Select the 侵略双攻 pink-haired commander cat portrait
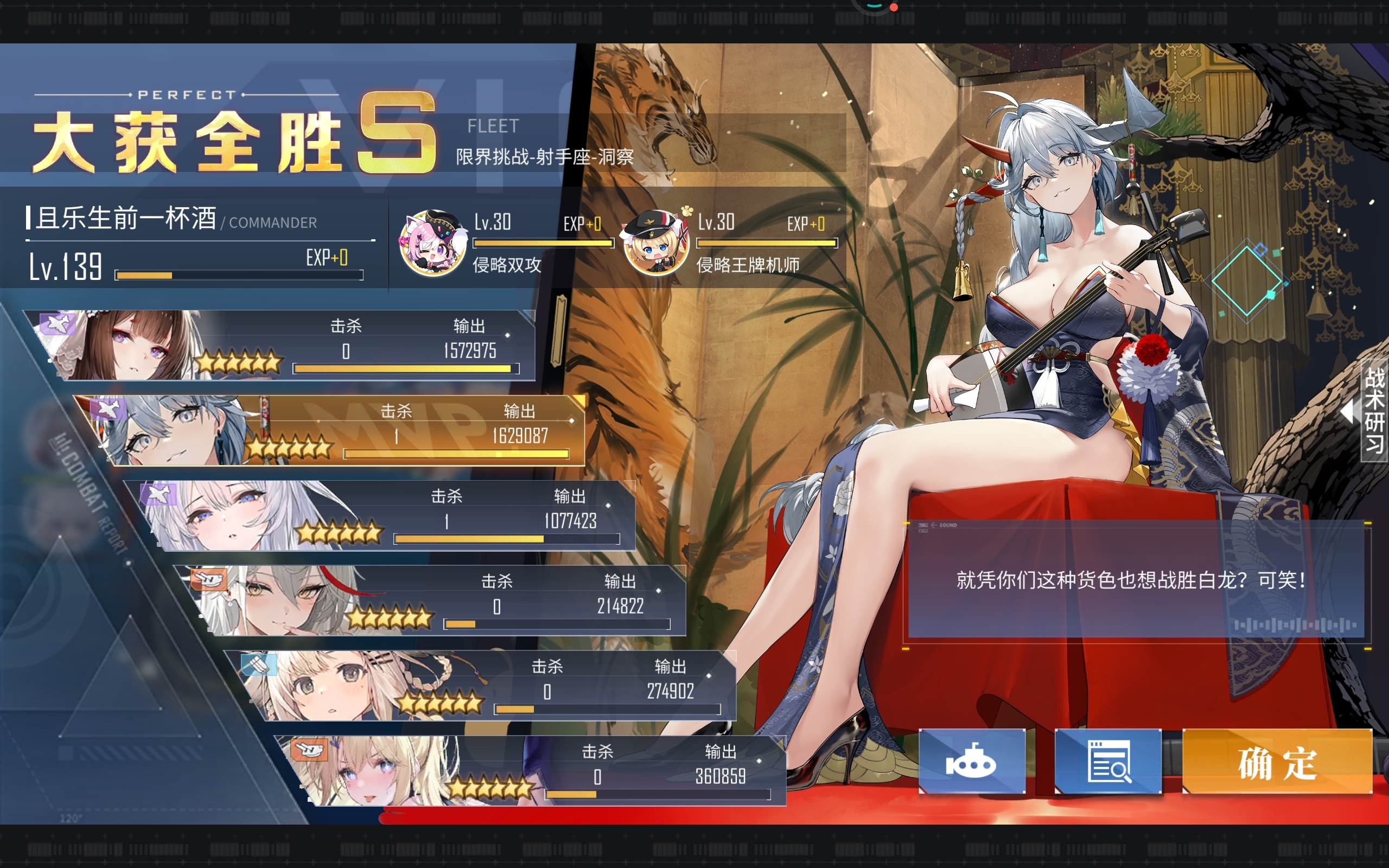The height and width of the screenshot is (868, 1389). 433,242
